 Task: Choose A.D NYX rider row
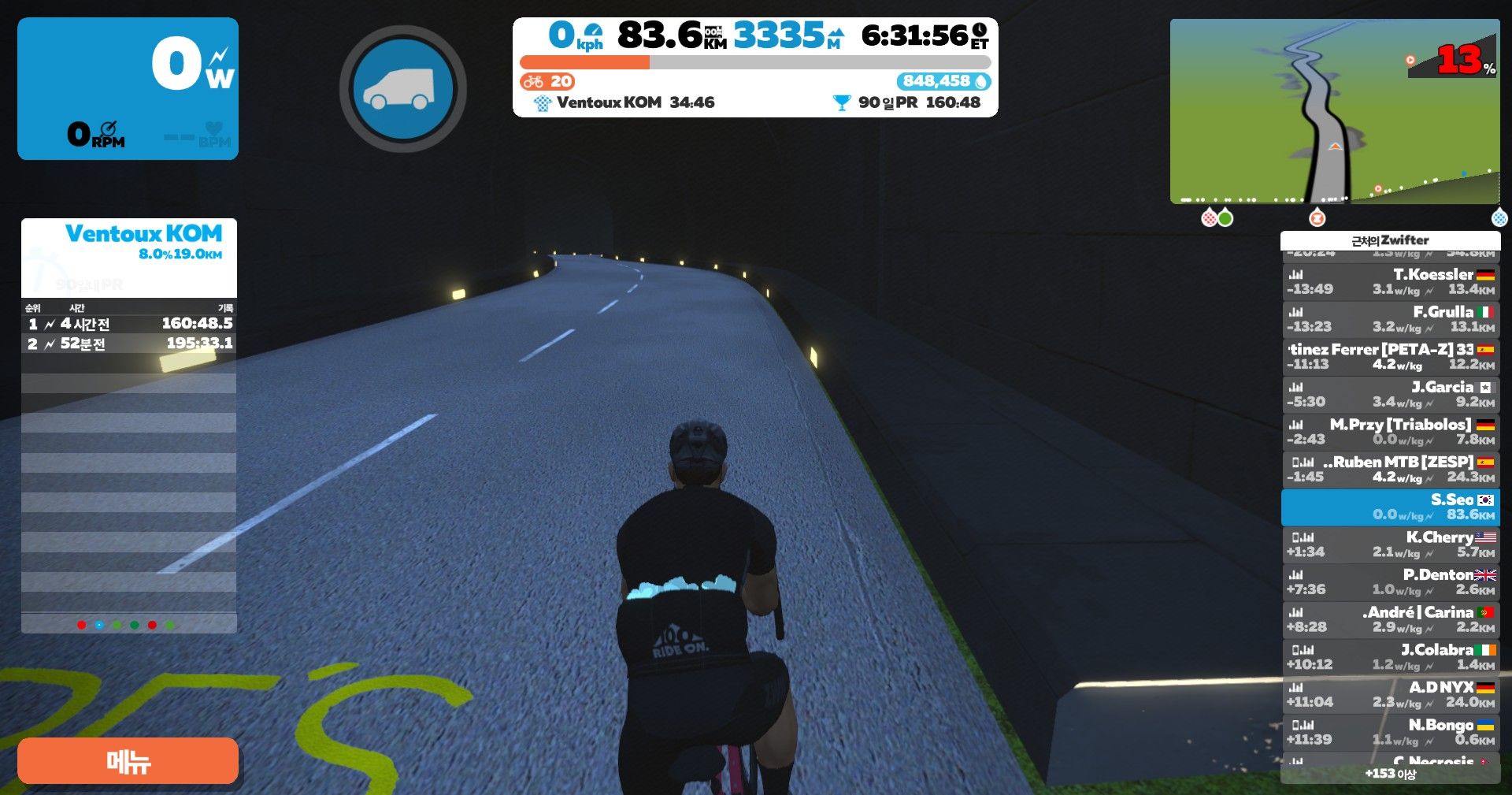pyautogui.click(x=1390, y=694)
